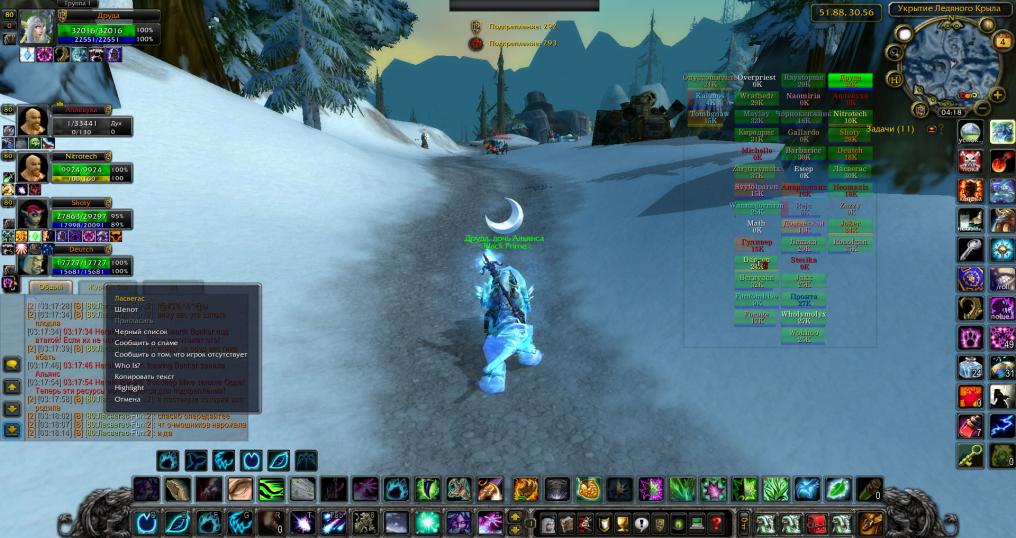Click "Highlight" in the context menu
The width and height of the screenshot is (1016, 538).
pos(129,387)
